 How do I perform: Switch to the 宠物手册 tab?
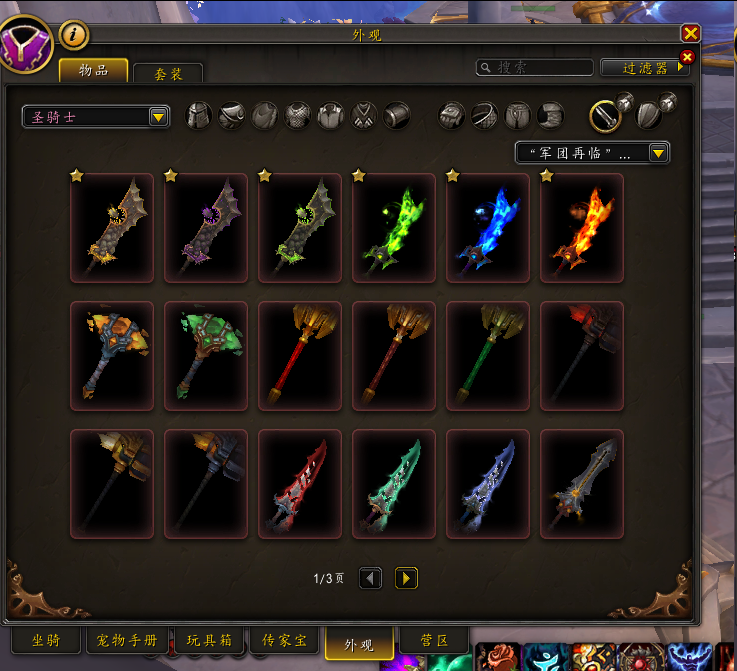pyautogui.click(x=128, y=640)
